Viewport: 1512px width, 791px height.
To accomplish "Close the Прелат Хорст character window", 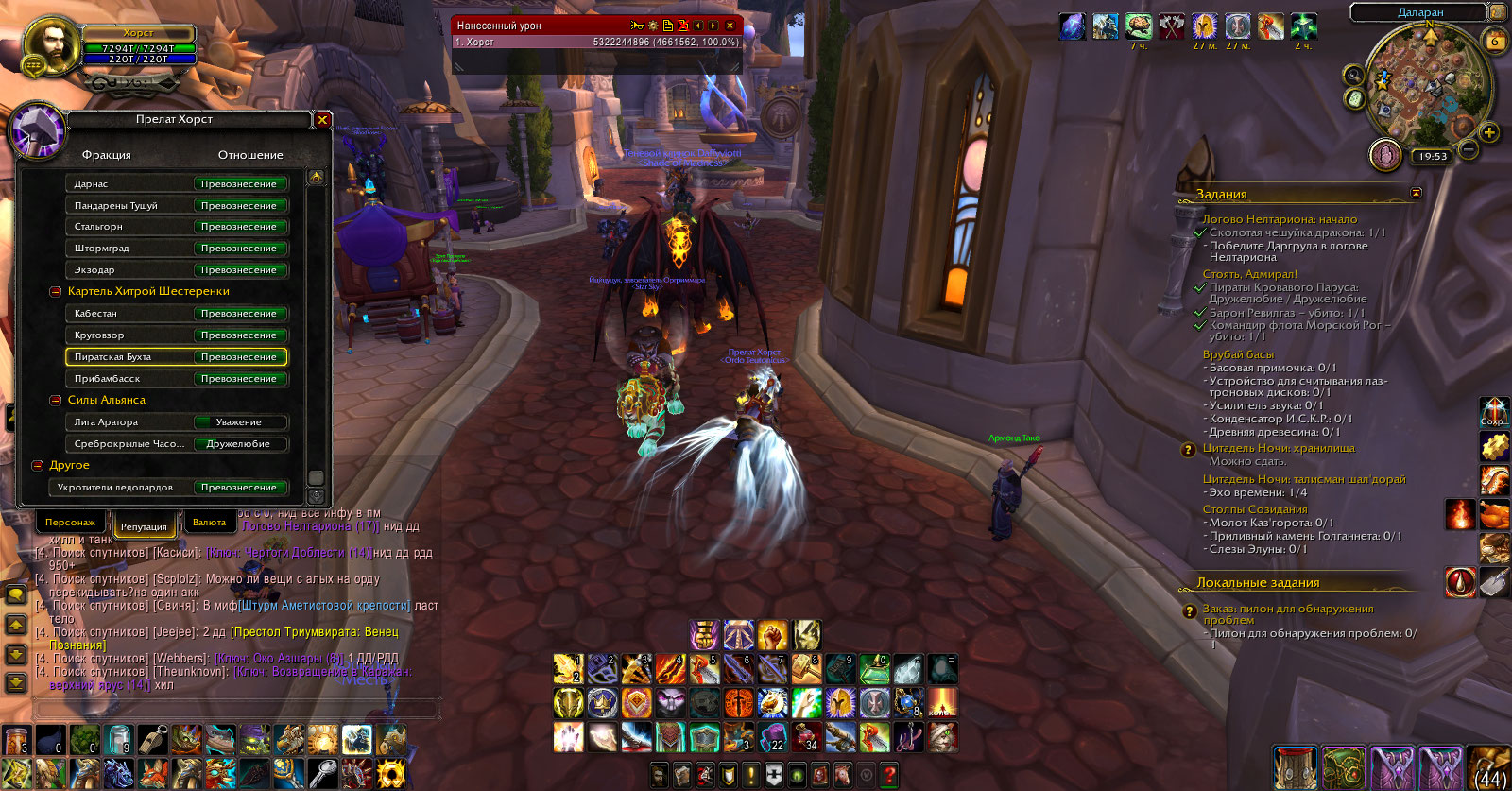I will (x=322, y=120).
